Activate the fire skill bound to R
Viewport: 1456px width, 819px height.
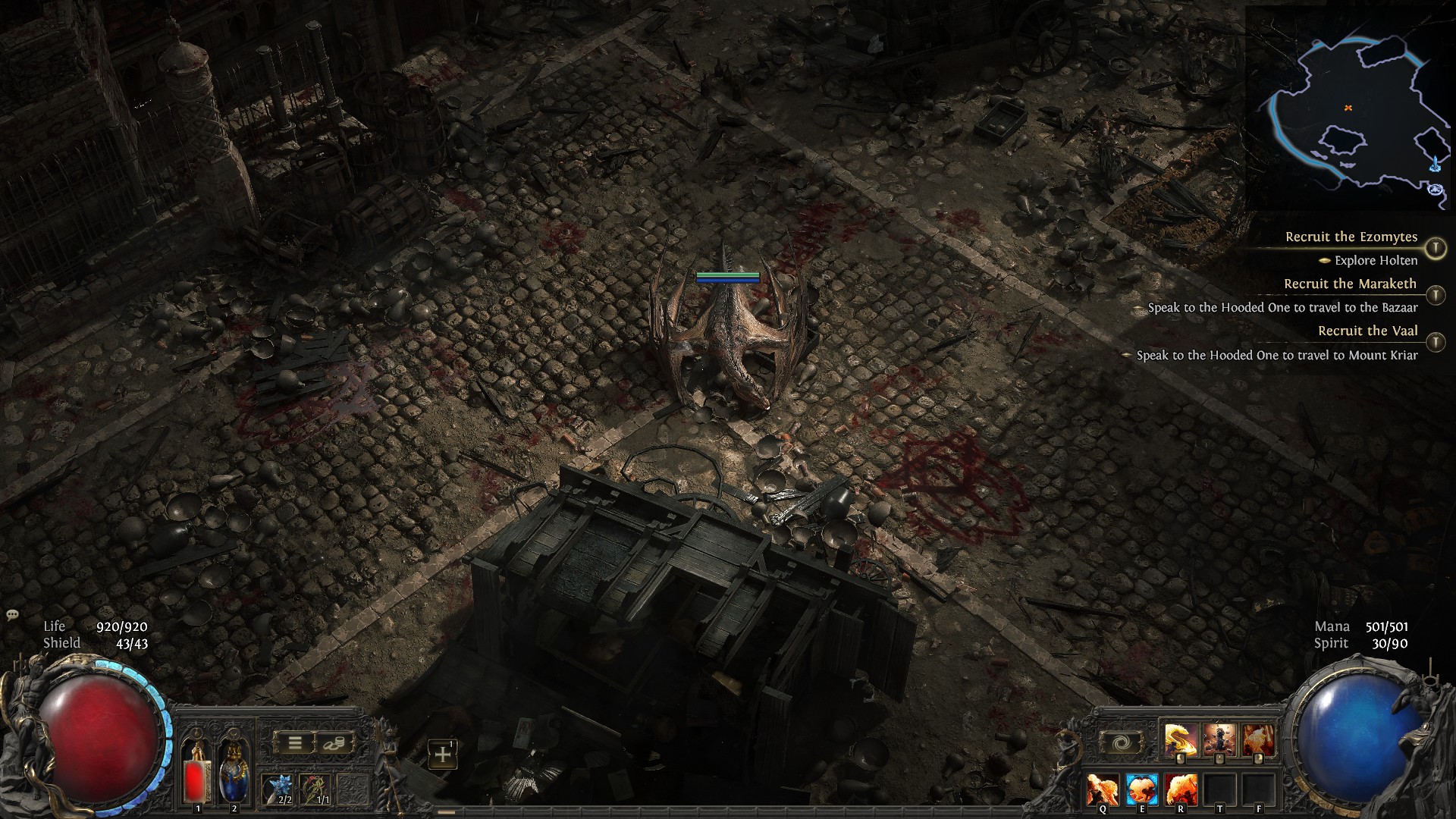tap(1181, 789)
